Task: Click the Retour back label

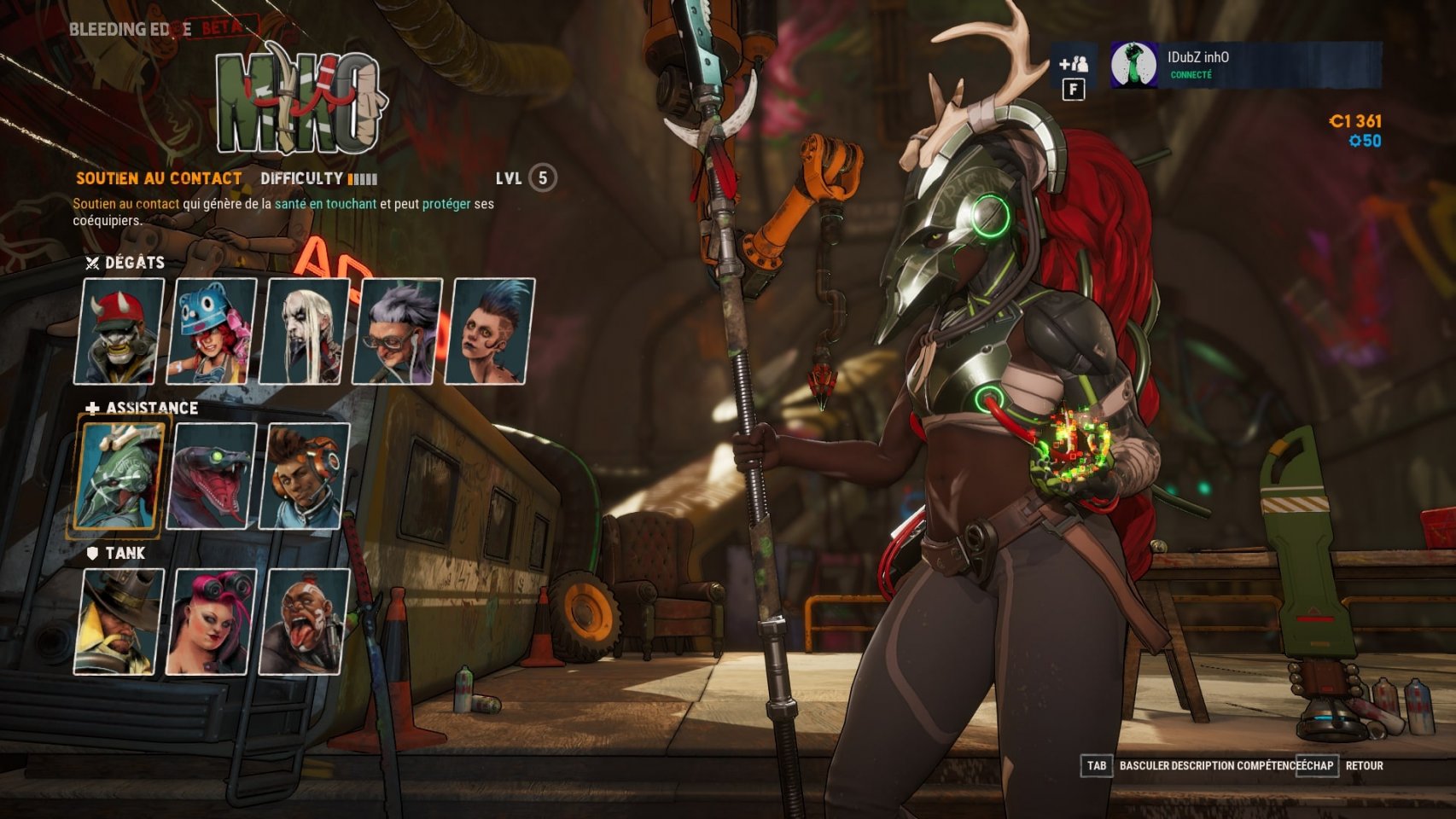Action: [x=1364, y=765]
